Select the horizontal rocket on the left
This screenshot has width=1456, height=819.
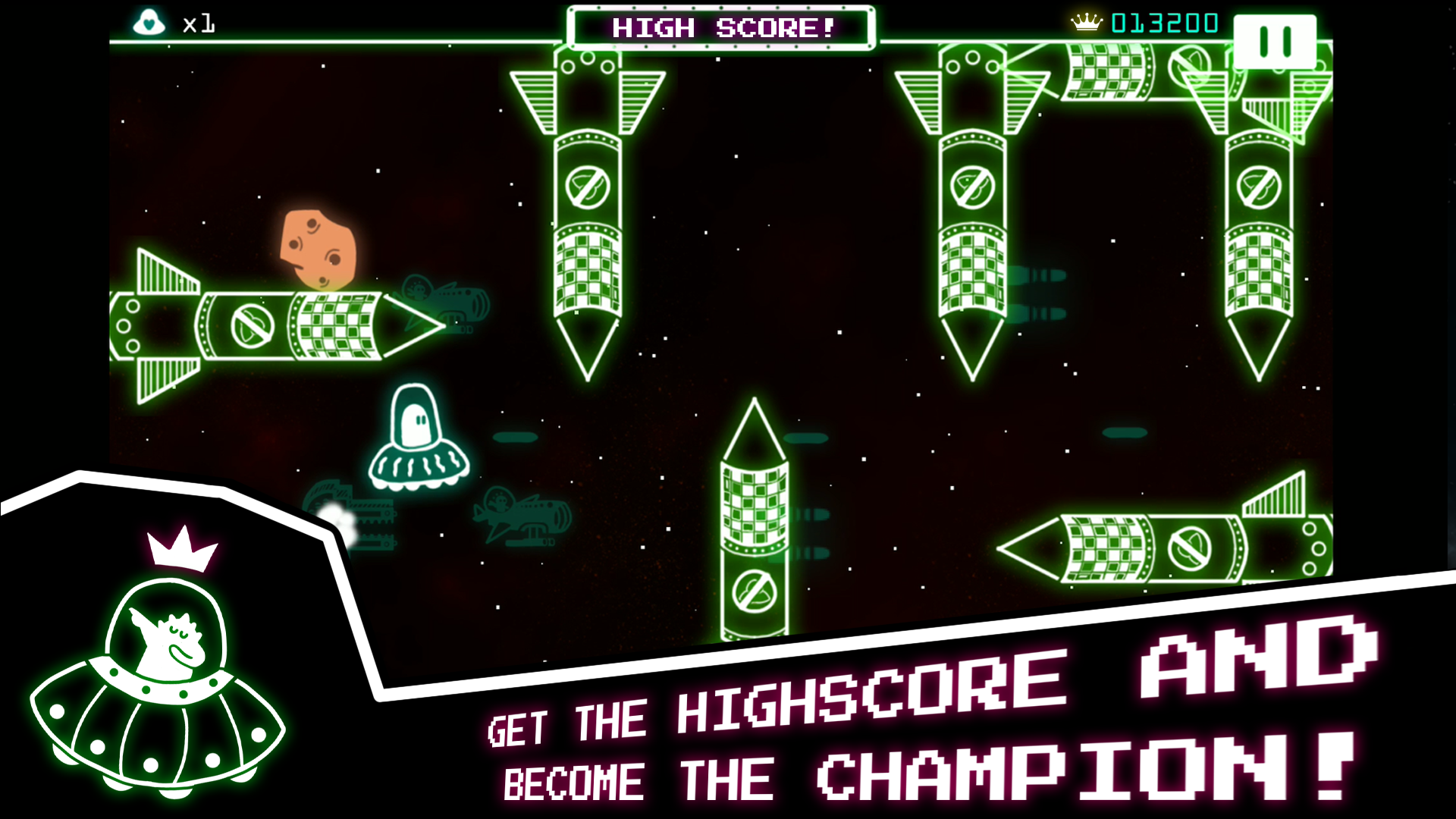pyautogui.click(x=281, y=326)
